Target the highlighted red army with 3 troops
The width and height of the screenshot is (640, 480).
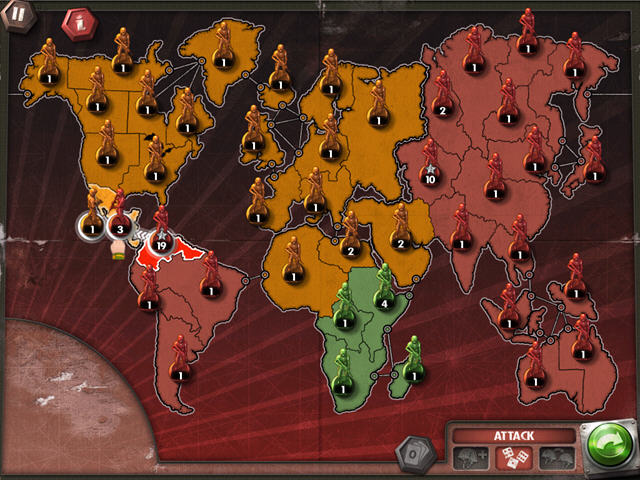pos(120,228)
